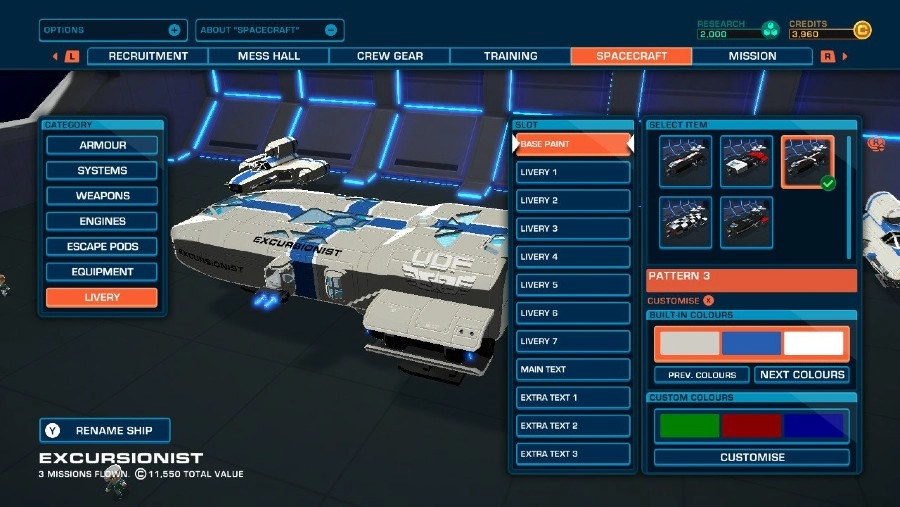Open the Mess Hall tab
This screenshot has width=900, height=507.
[269, 56]
